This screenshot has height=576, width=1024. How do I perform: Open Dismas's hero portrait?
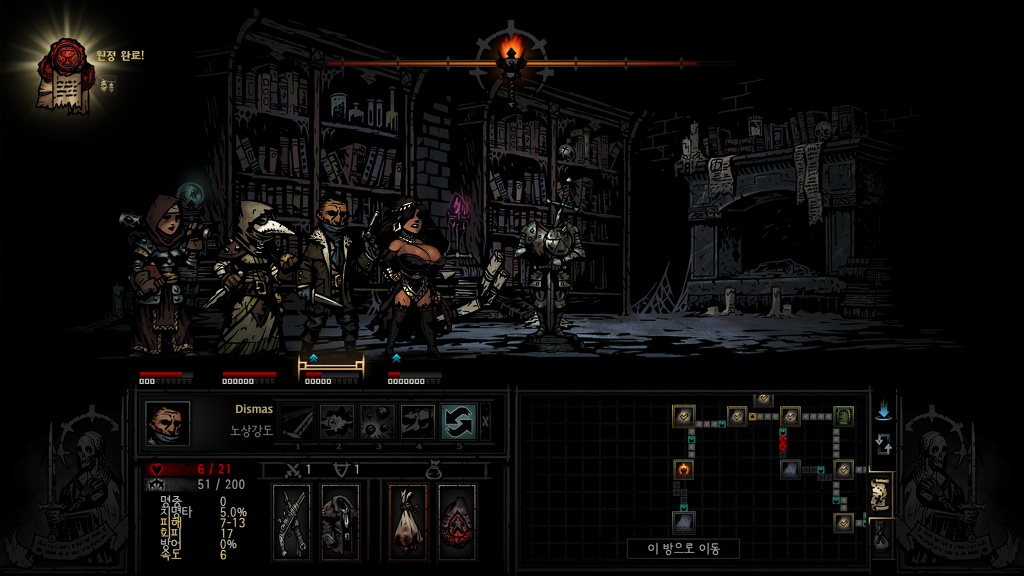click(x=167, y=423)
